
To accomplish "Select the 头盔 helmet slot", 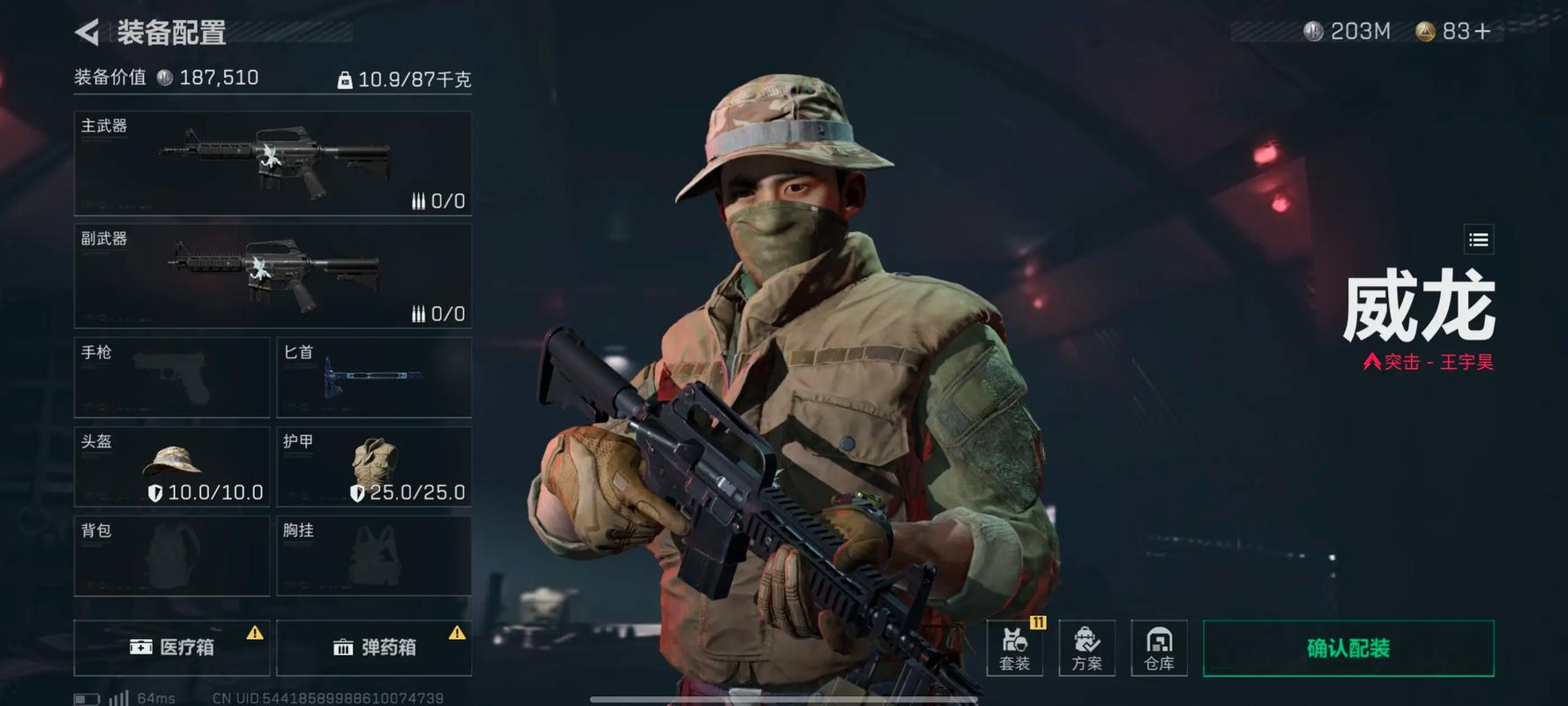I will coord(172,467).
